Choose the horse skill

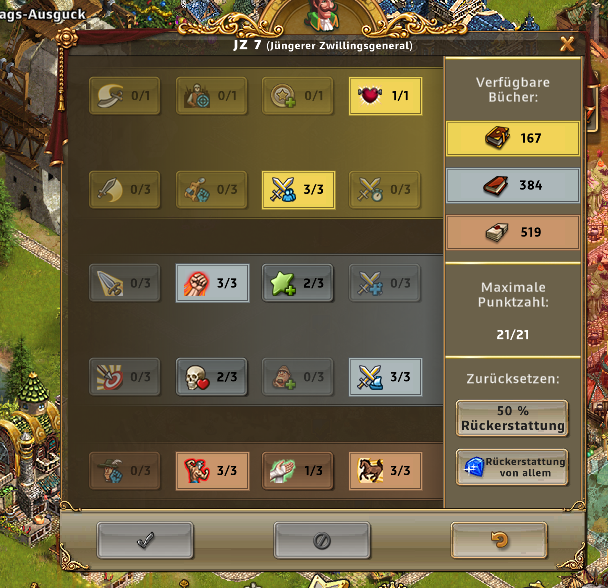384,470
